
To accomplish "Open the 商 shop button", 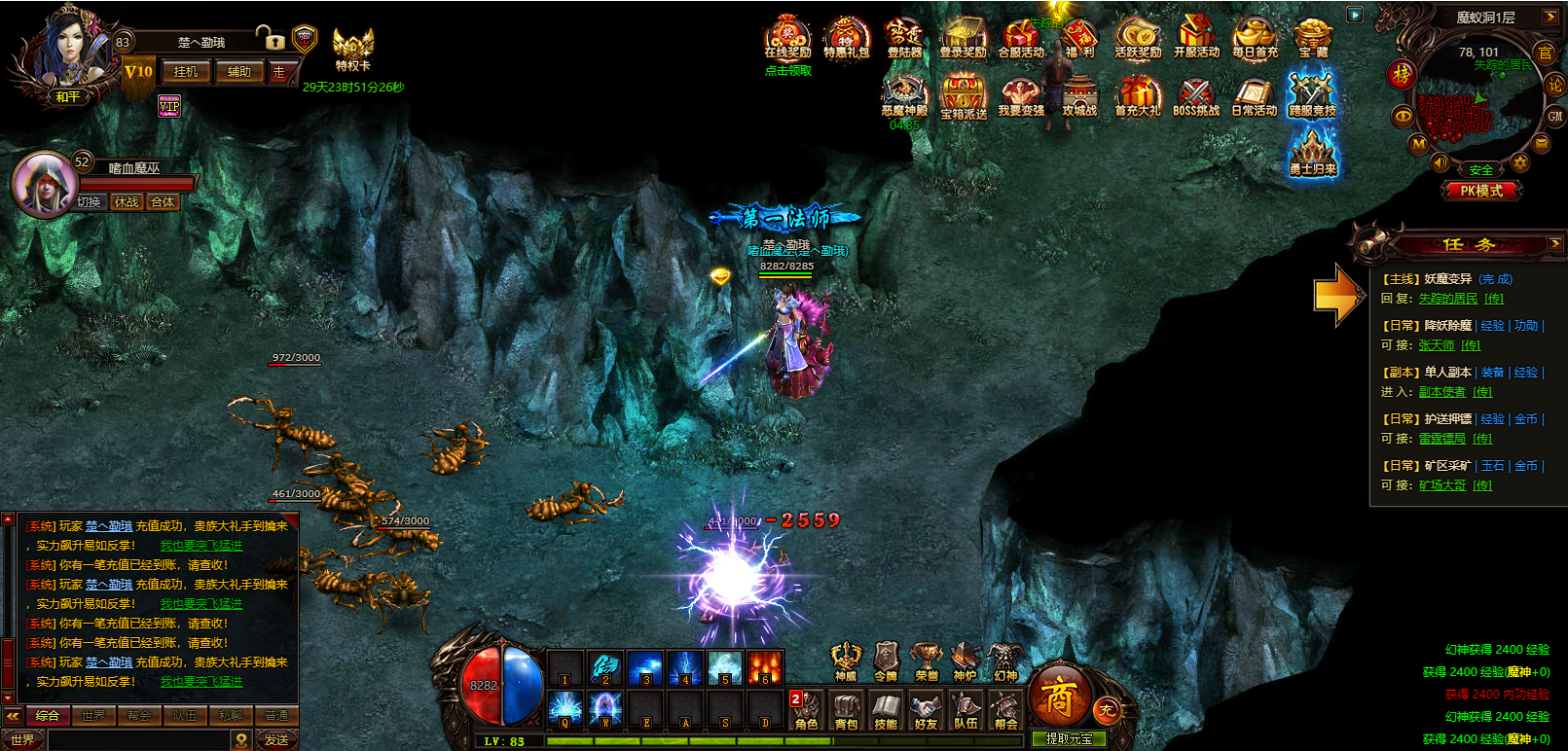I will [1057, 696].
